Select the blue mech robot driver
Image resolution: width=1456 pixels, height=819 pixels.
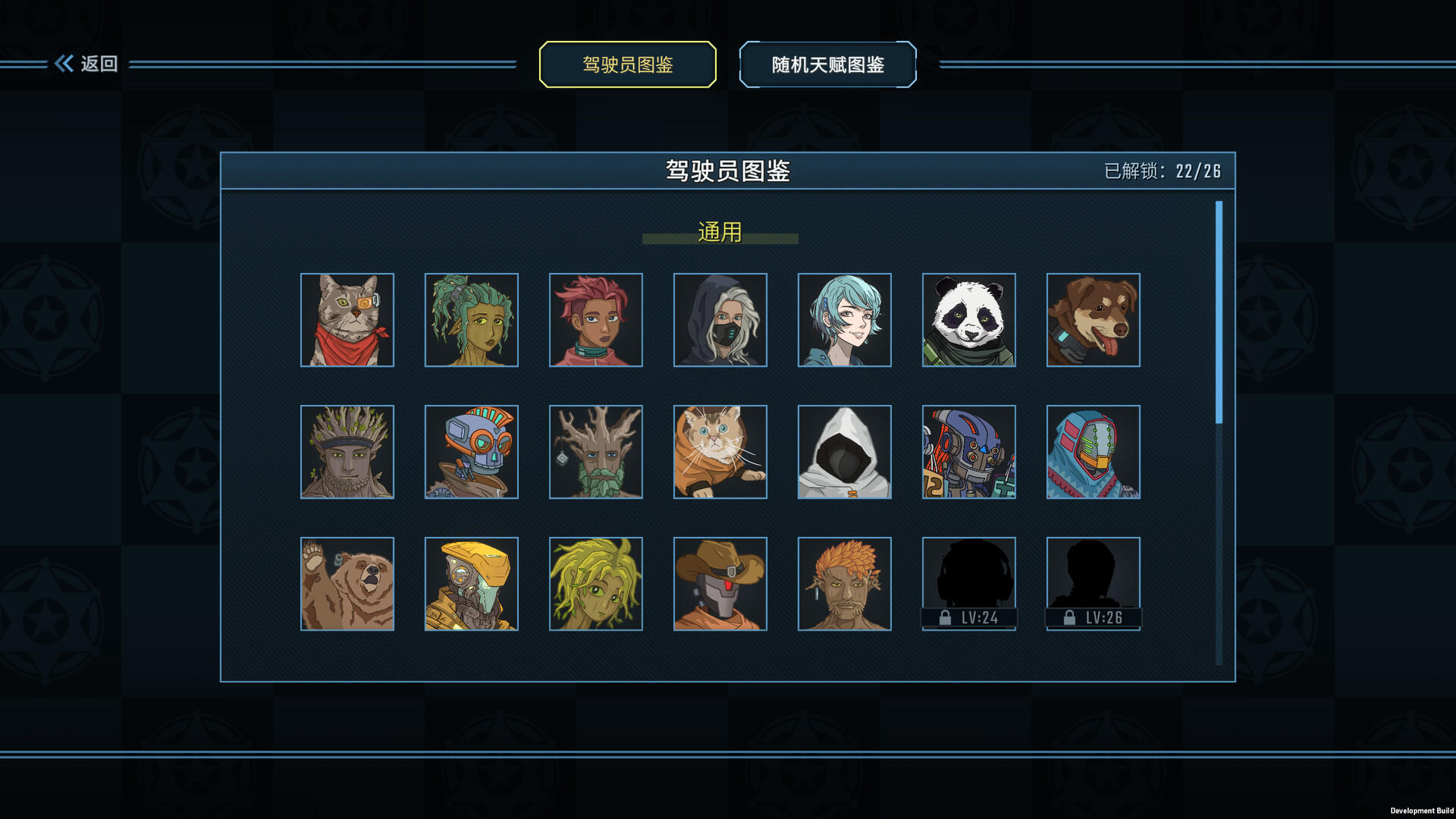(968, 452)
